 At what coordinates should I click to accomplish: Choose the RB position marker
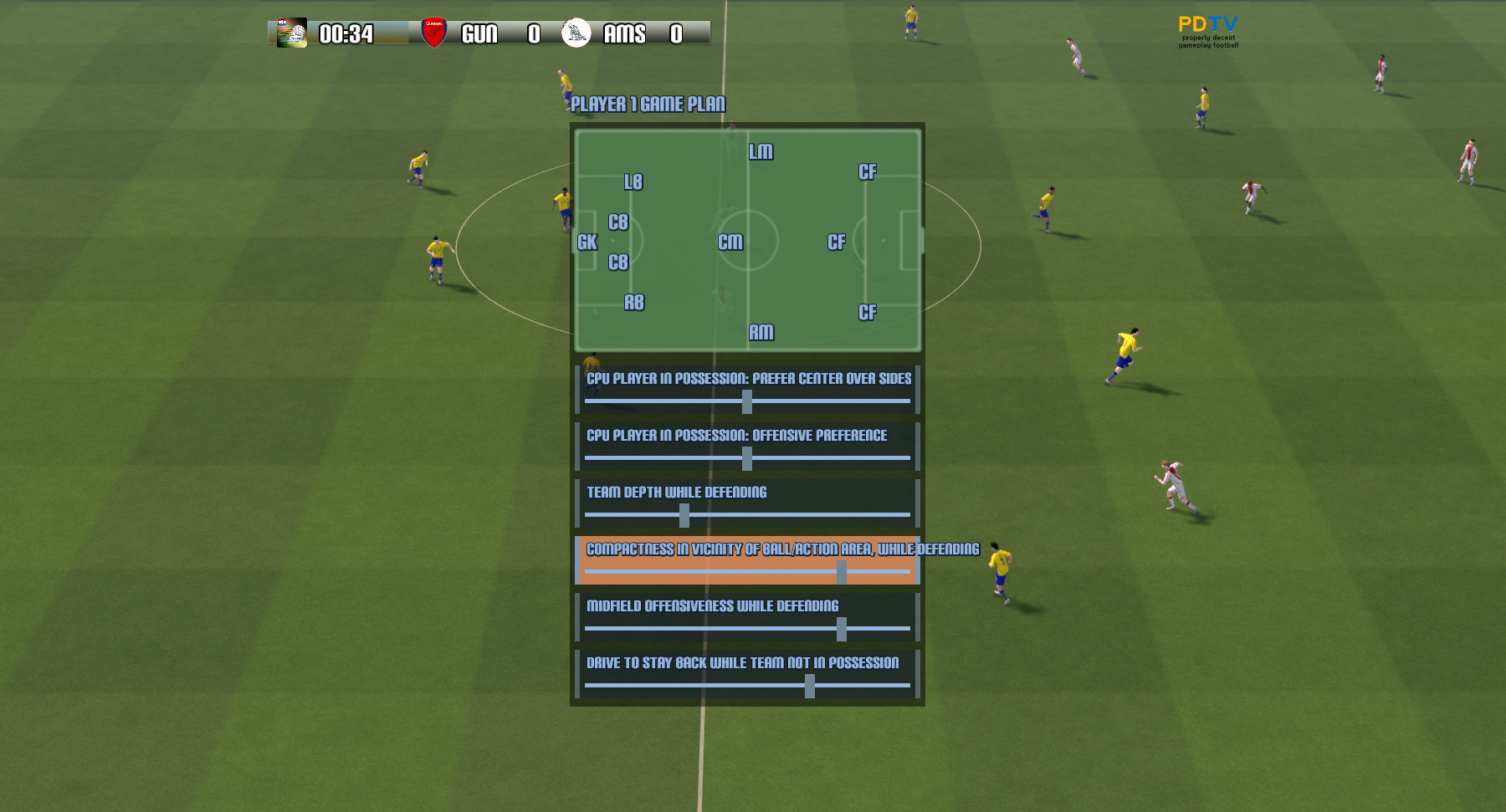[x=634, y=303]
